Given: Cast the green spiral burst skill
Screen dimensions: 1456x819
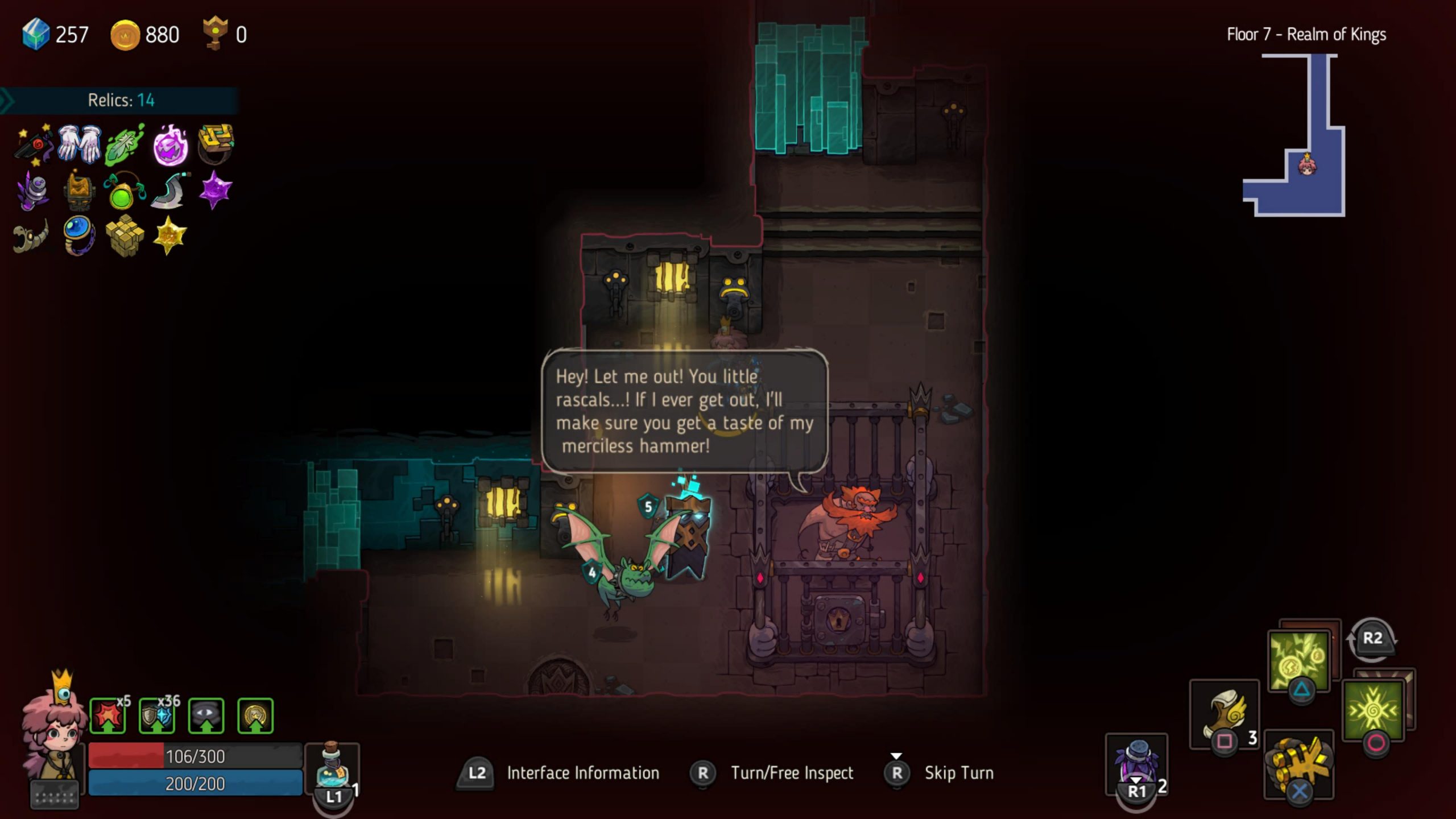Looking at the screenshot, I should [x=1373, y=709].
